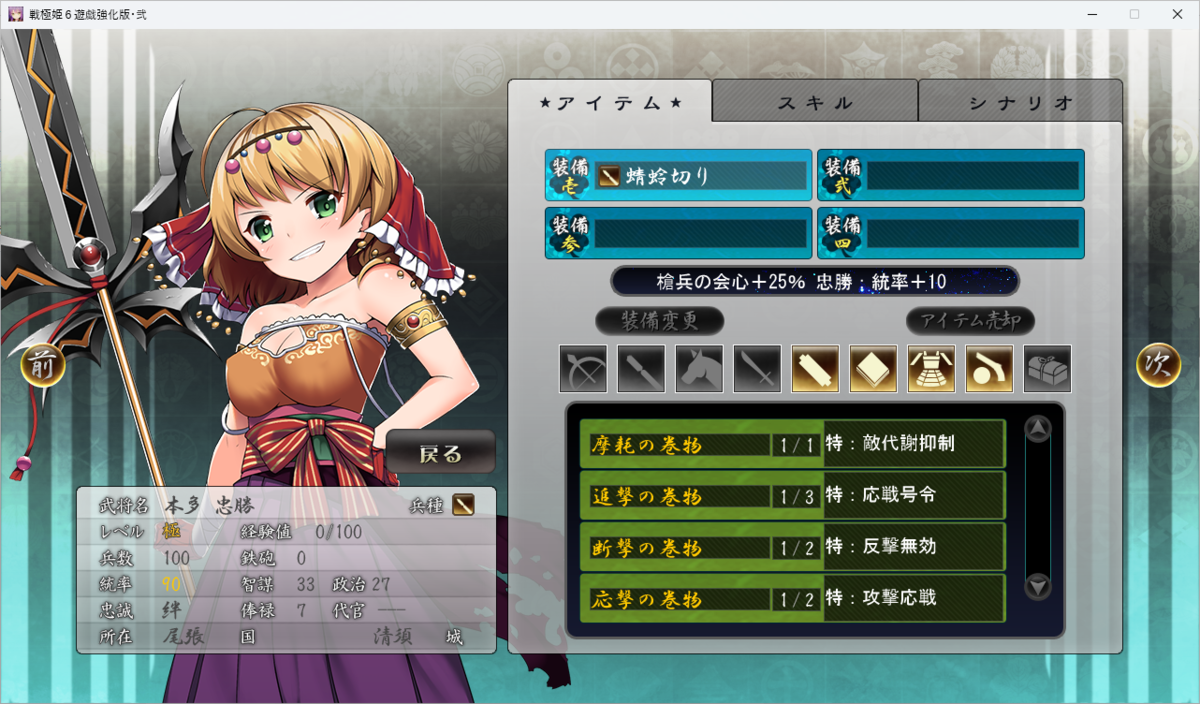Select the treasure chest category icon
The height and width of the screenshot is (704, 1200).
(x=1047, y=369)
